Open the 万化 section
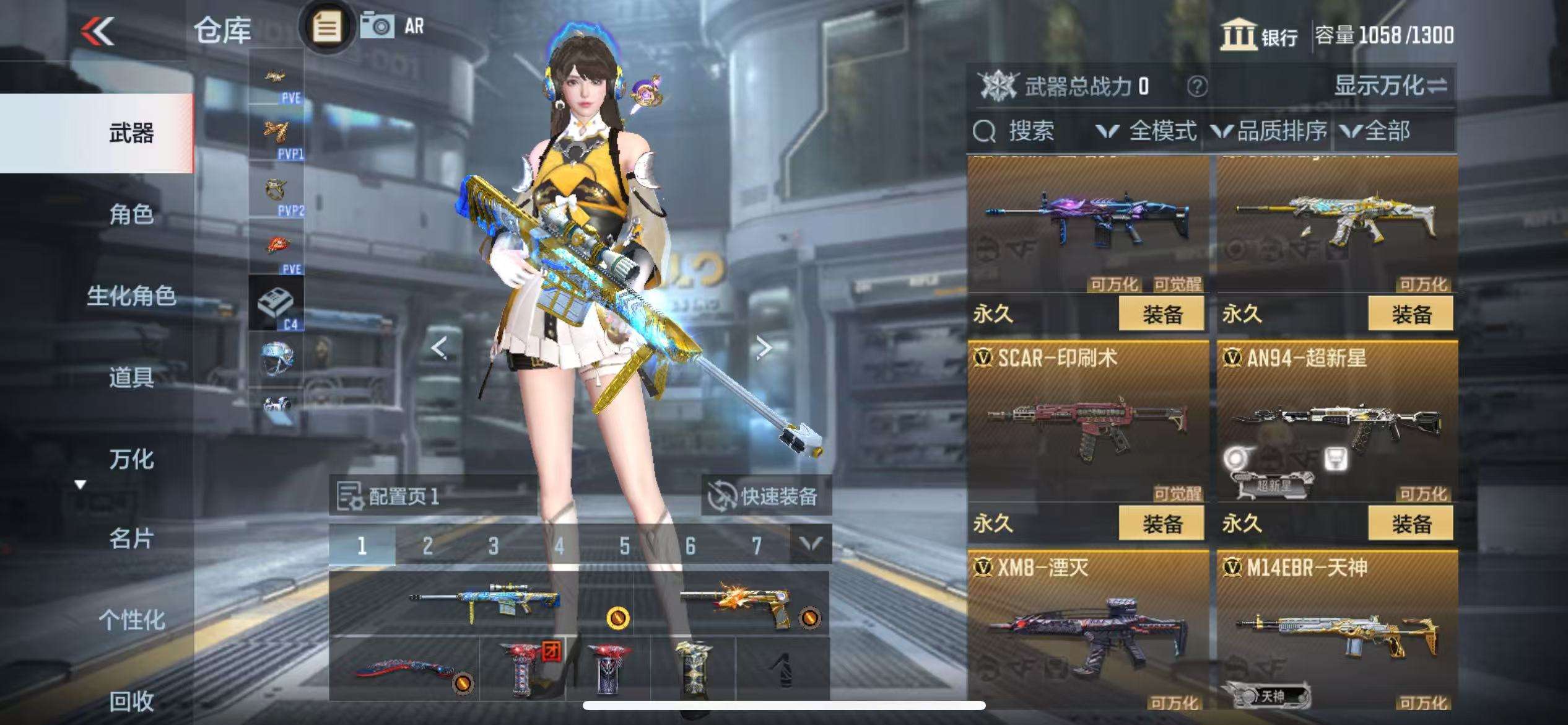This screenshot has width=1568, height=725. pos(131,459)
